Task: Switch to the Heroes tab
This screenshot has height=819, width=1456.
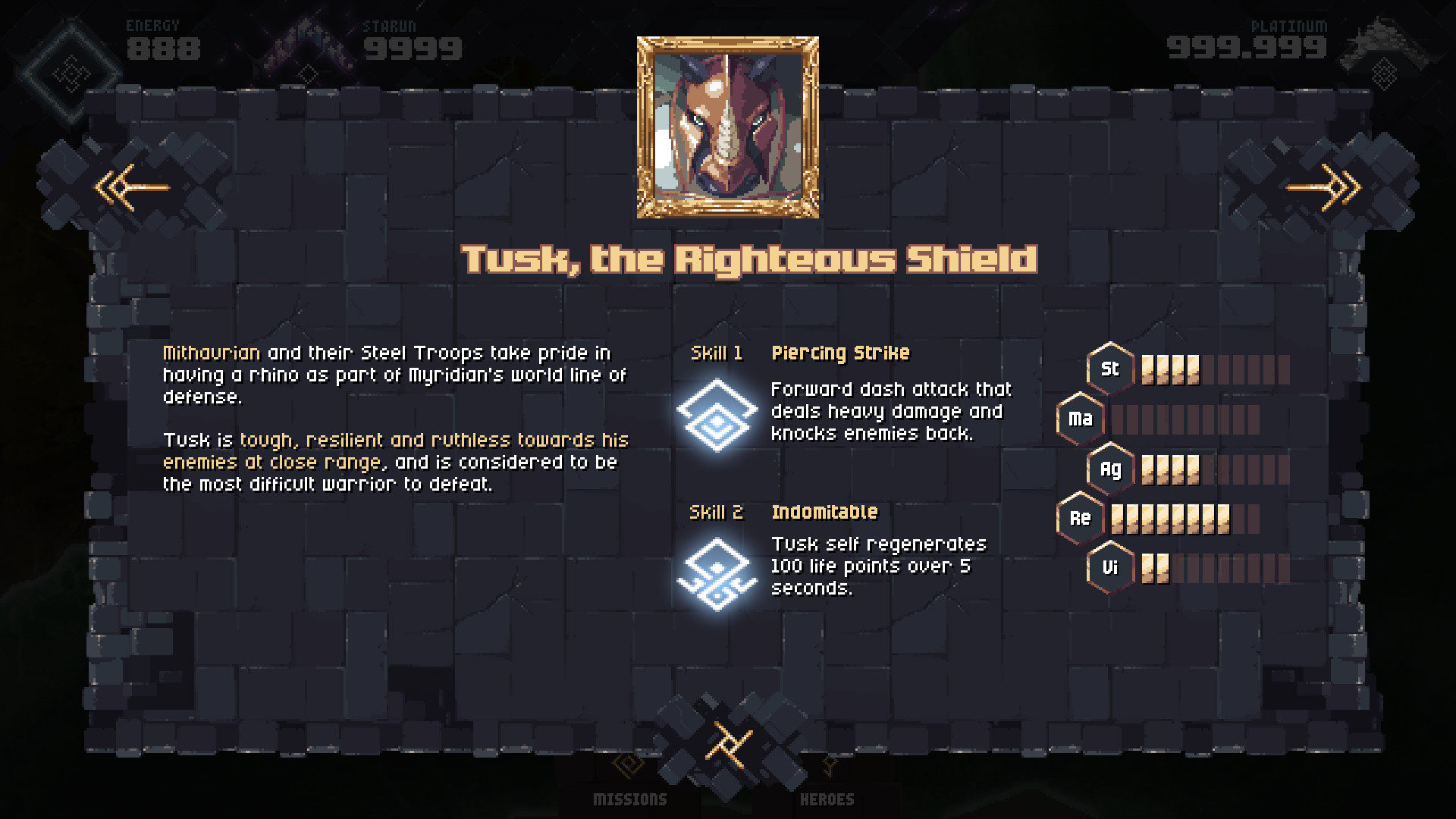Action: pos(827,798)
